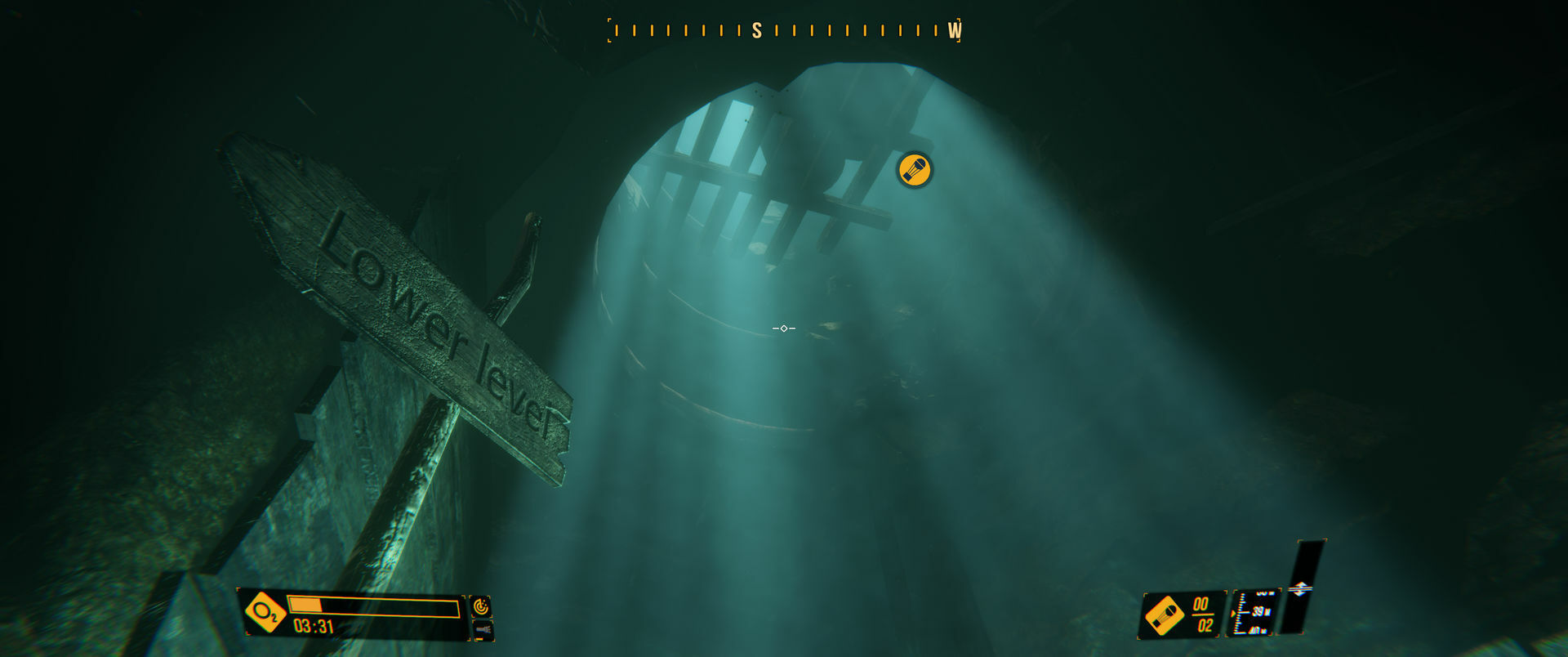
Task: Click the ascent/descent arrows on the trim indicator
Action: (1300, 588)
